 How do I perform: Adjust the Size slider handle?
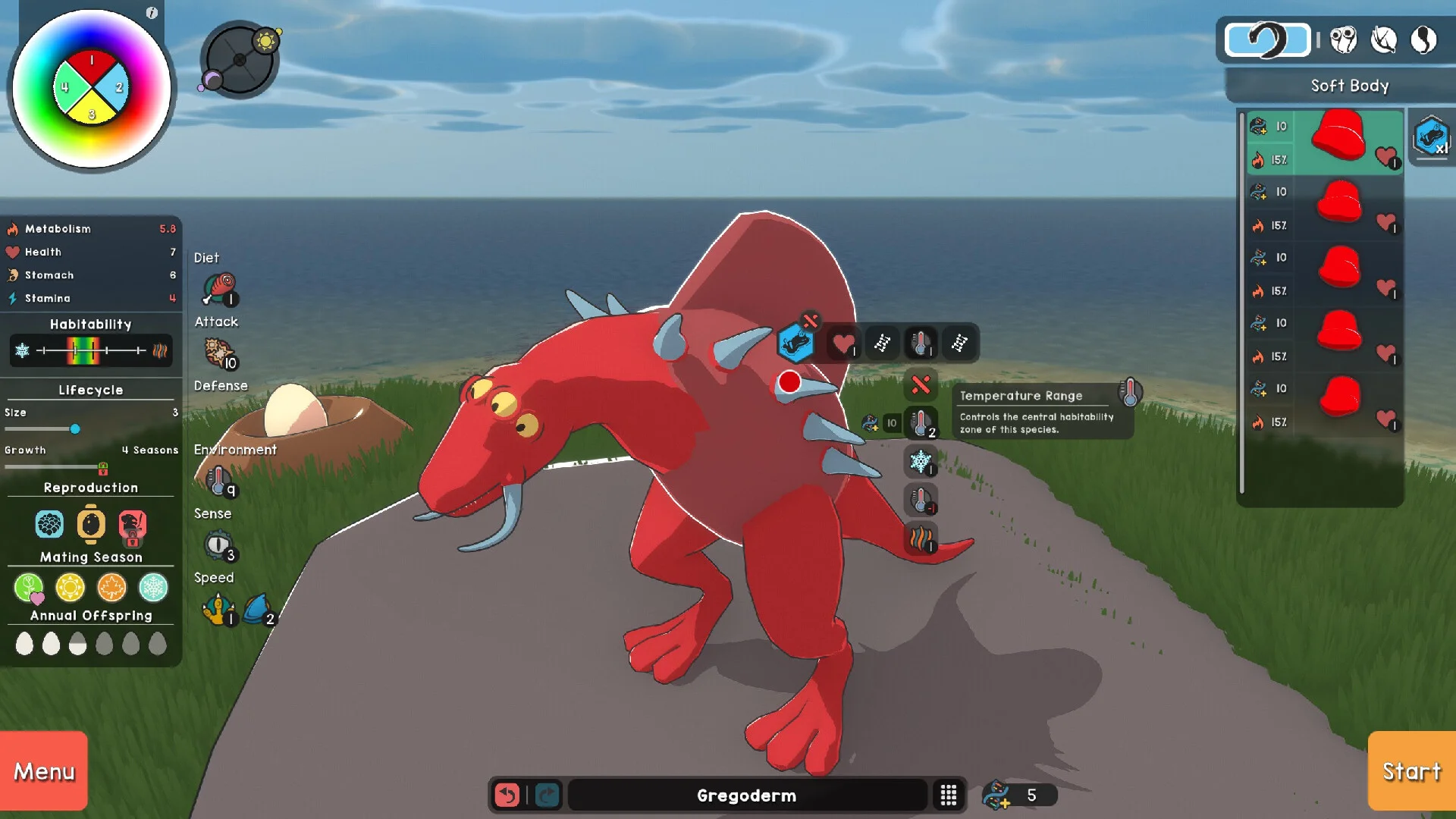coord(75,429)
